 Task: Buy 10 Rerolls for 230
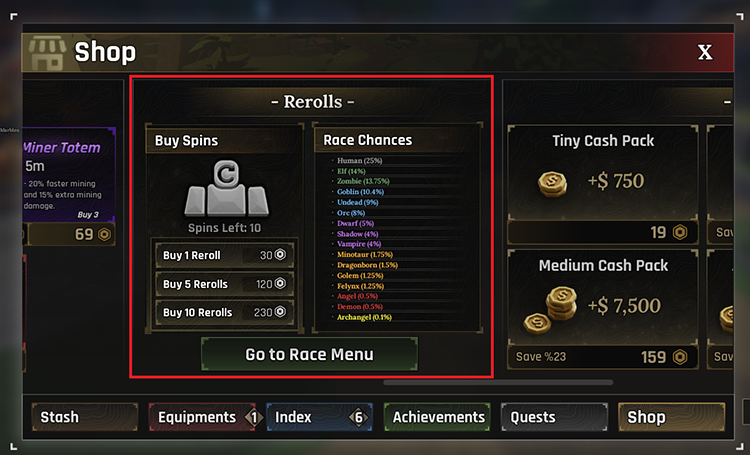[x=224, y=312]
